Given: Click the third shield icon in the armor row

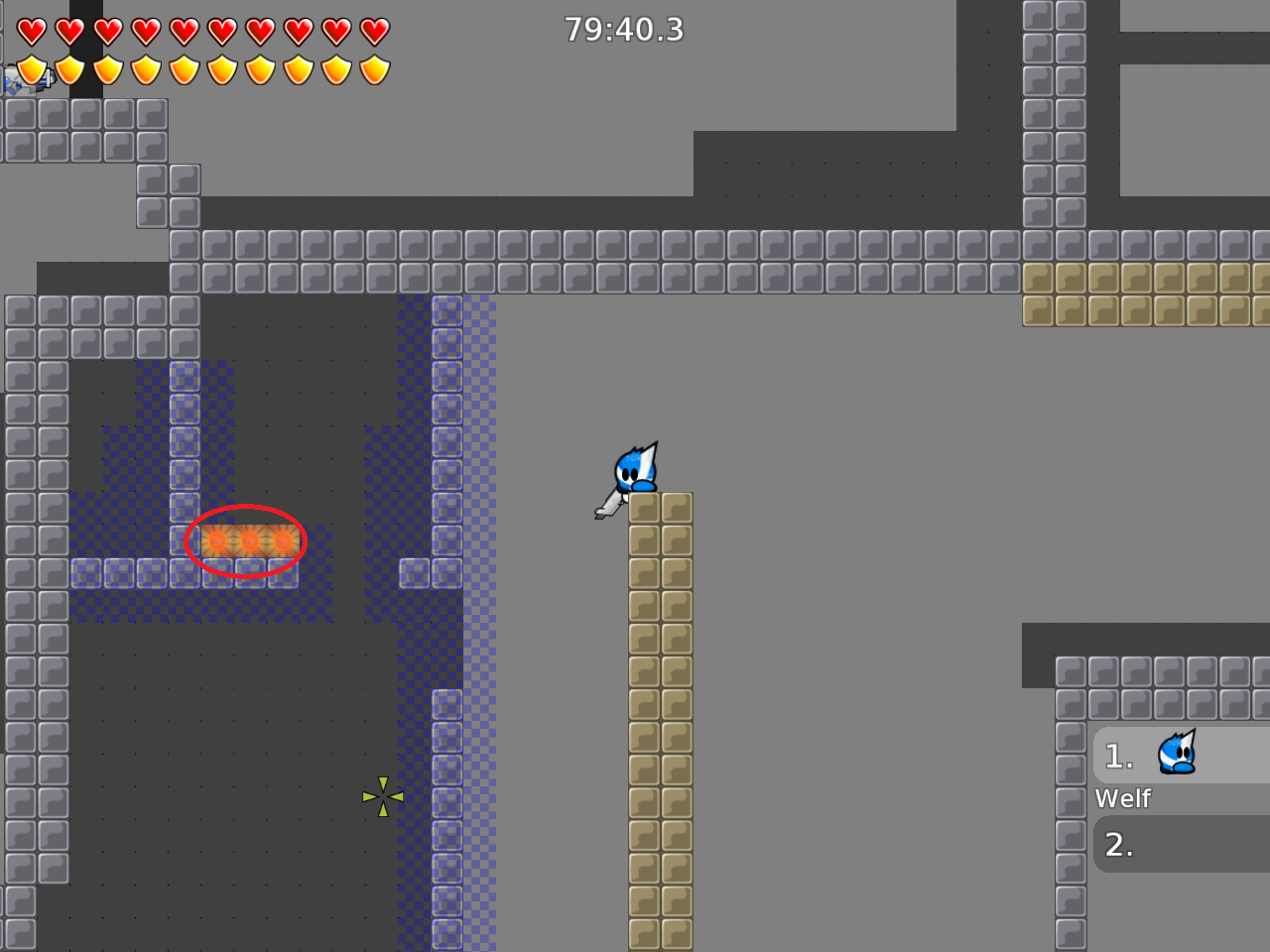Looking at the screenshot, I should [107, 69].
